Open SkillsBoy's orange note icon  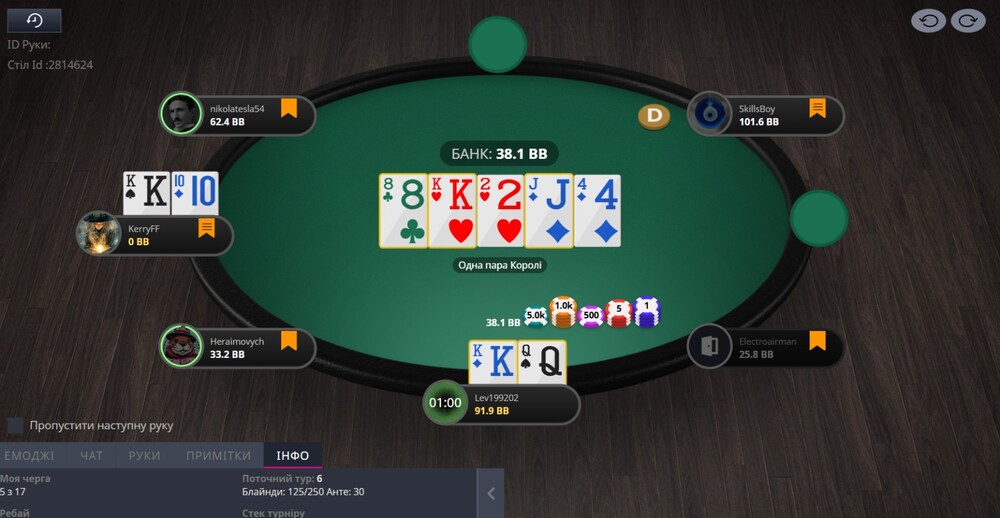pos(817,108)
